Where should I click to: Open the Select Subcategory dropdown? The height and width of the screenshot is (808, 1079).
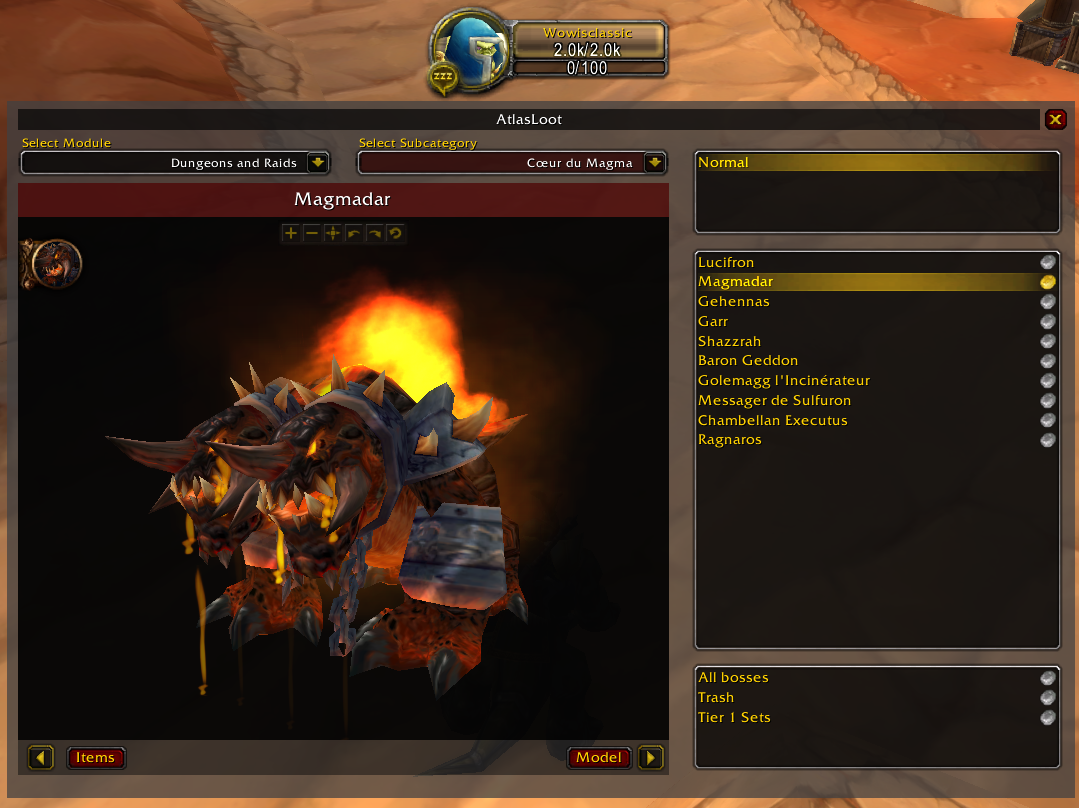(654, 162)
